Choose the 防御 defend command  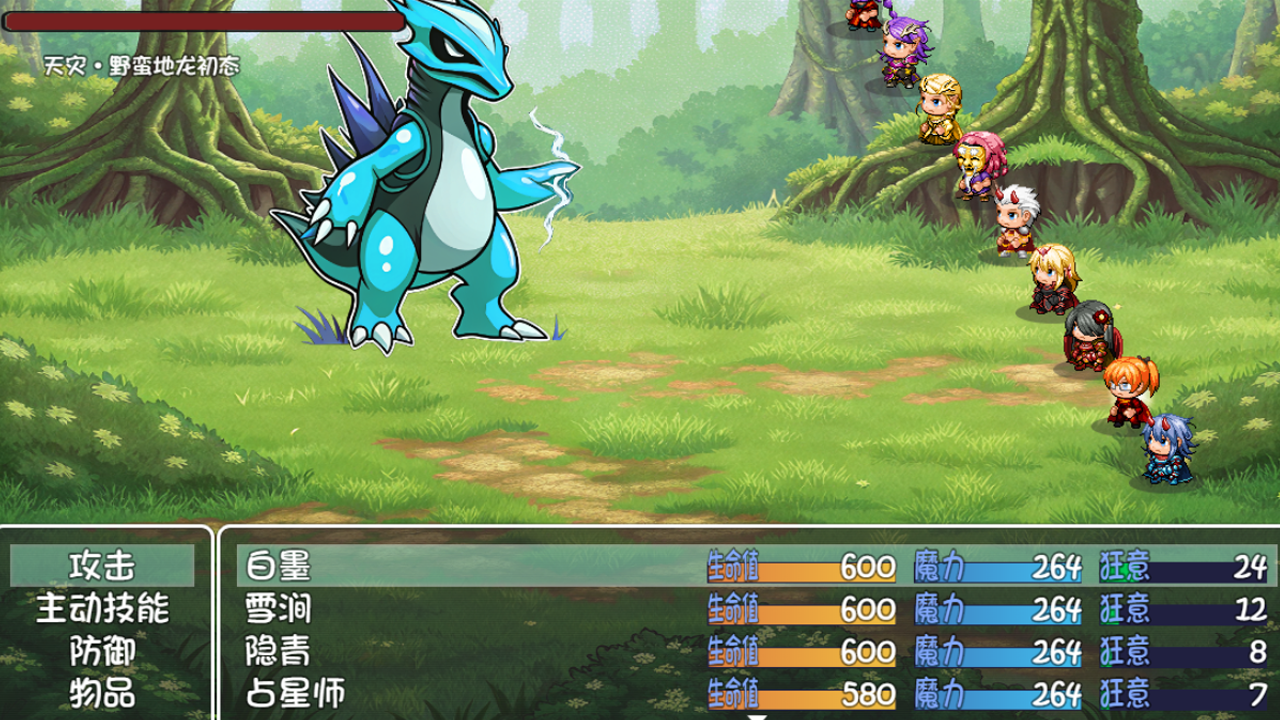point(102,651)
